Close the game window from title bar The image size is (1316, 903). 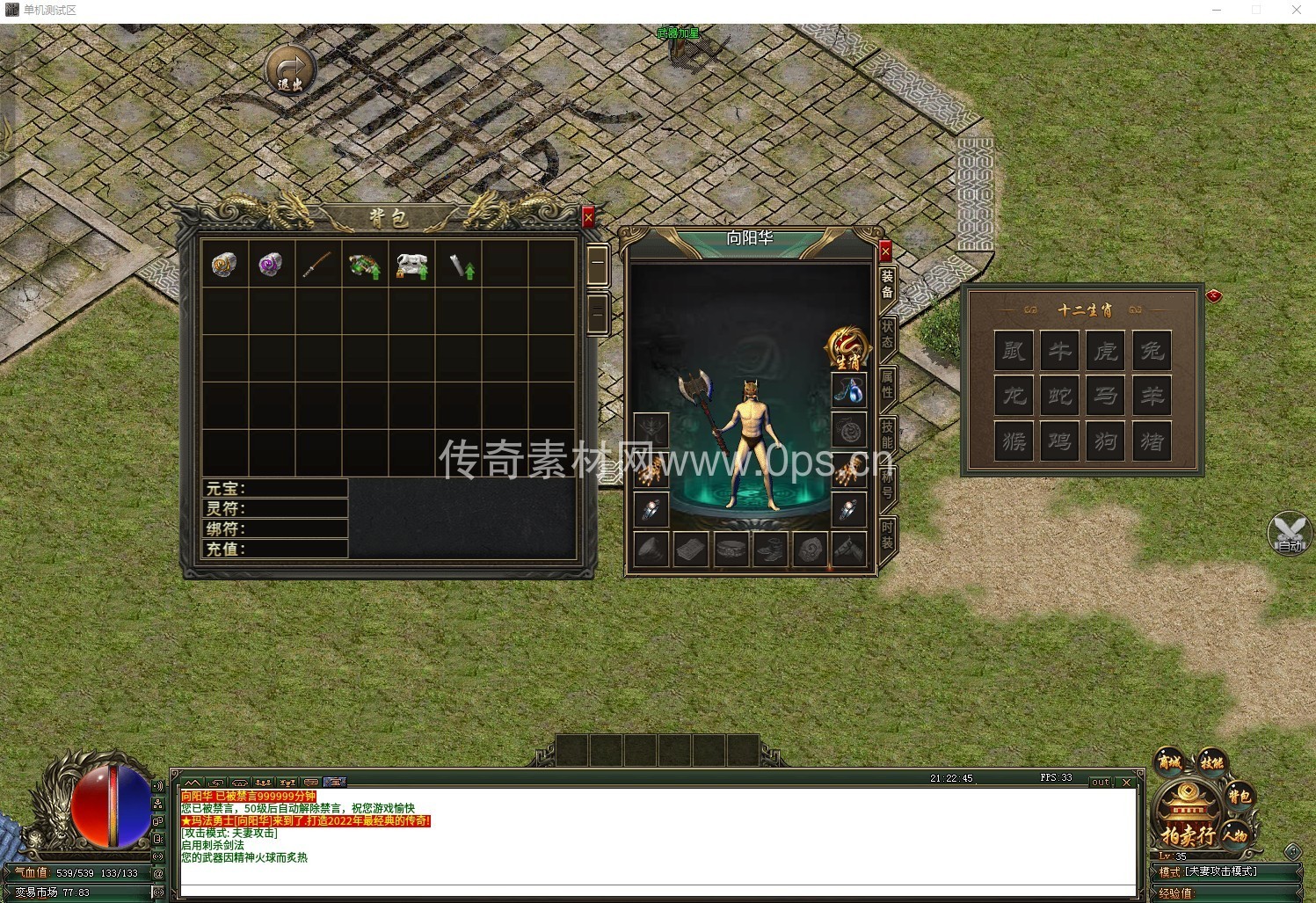pos(1296,10)
